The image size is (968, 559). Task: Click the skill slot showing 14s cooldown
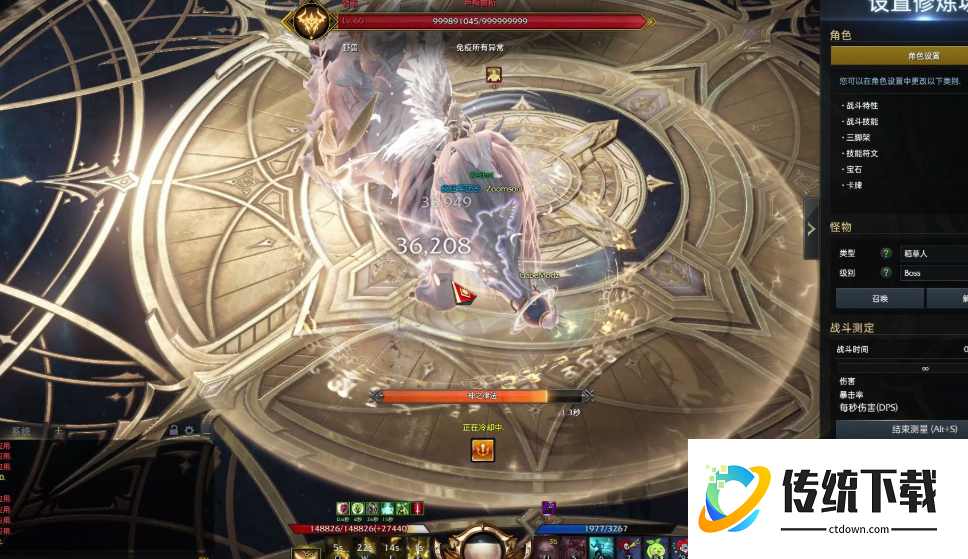click(390, 549)
